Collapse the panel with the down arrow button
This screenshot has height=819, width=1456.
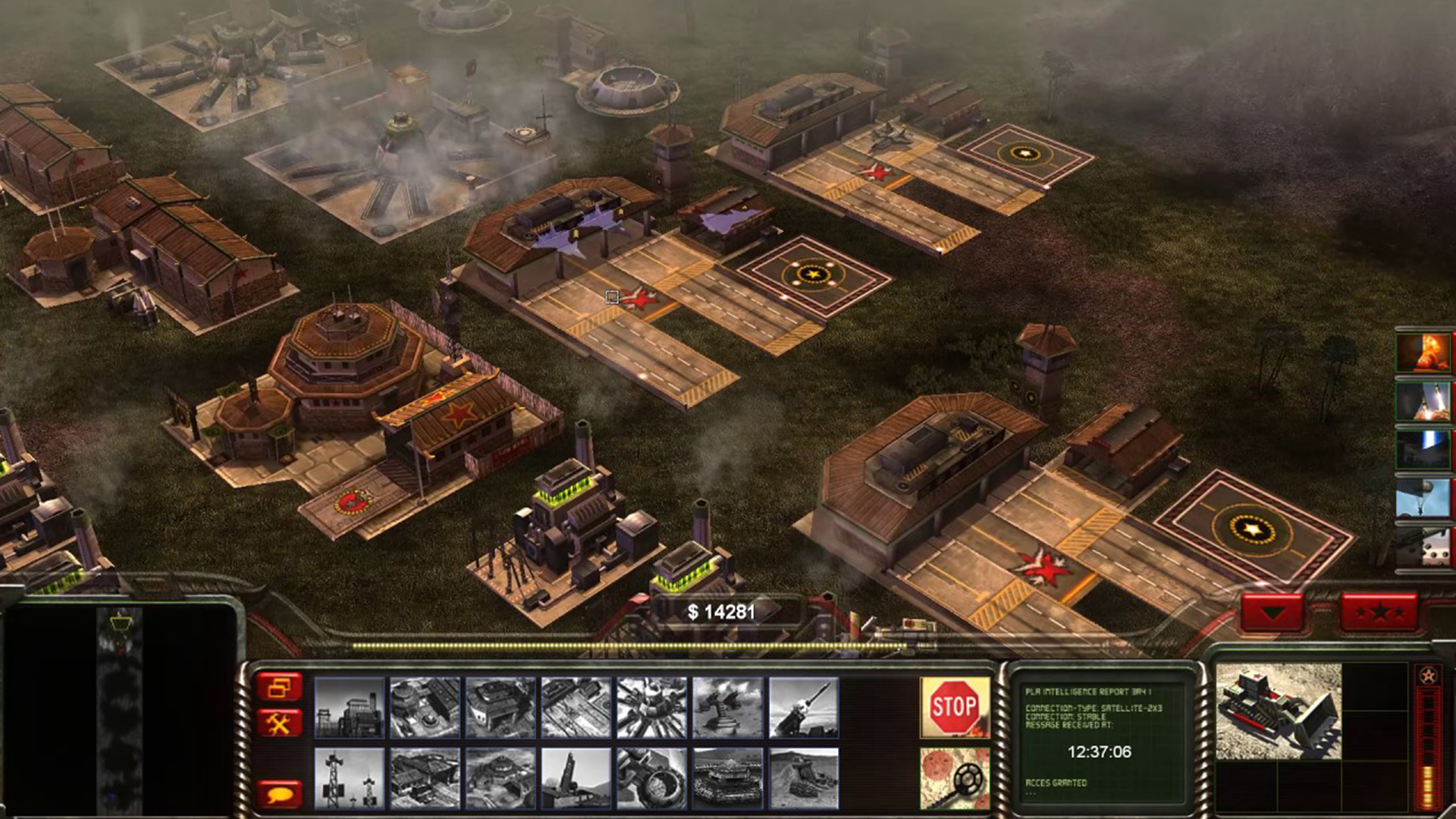[1272, 611]
